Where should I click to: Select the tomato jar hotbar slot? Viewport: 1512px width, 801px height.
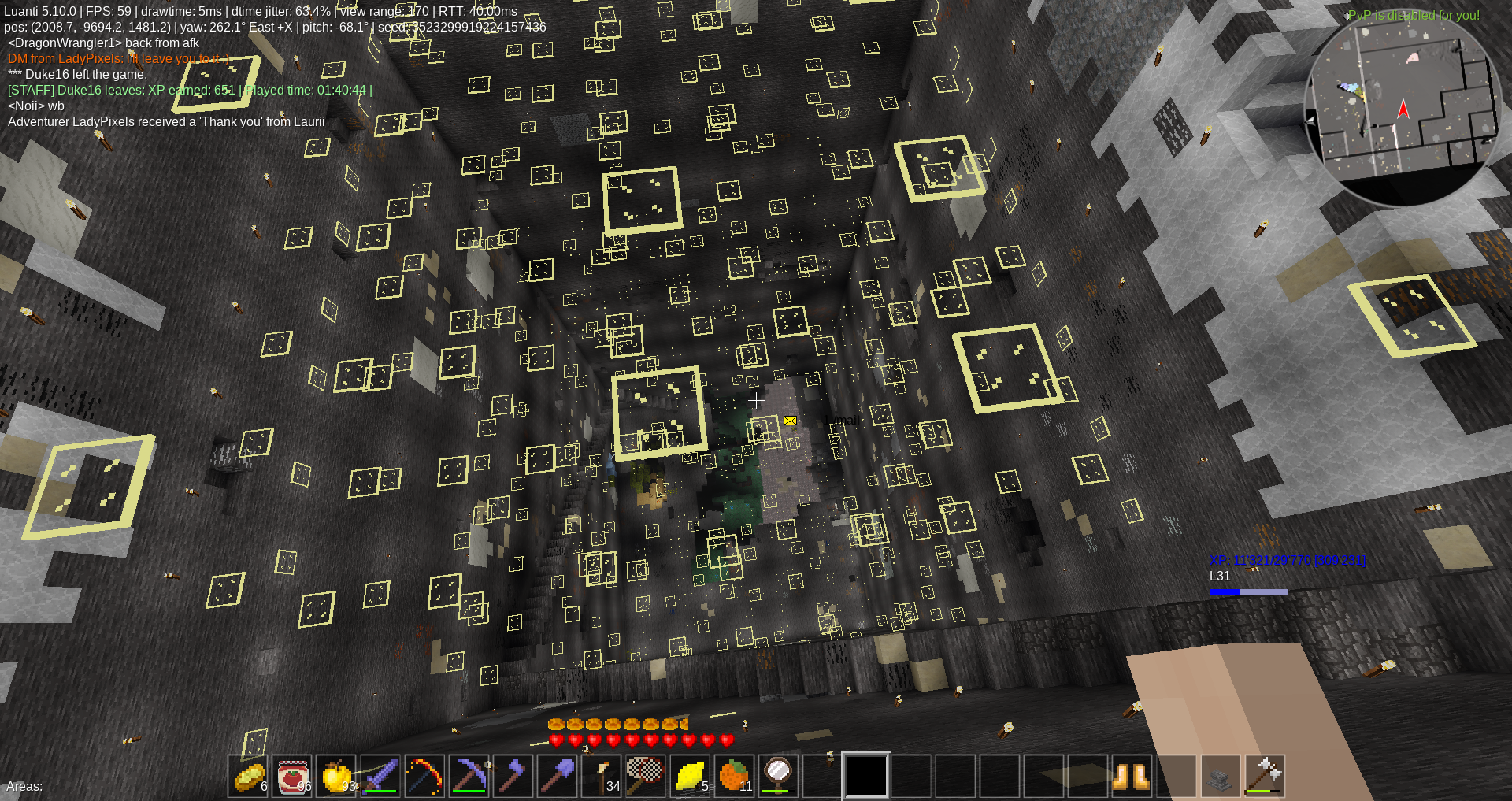293,776
